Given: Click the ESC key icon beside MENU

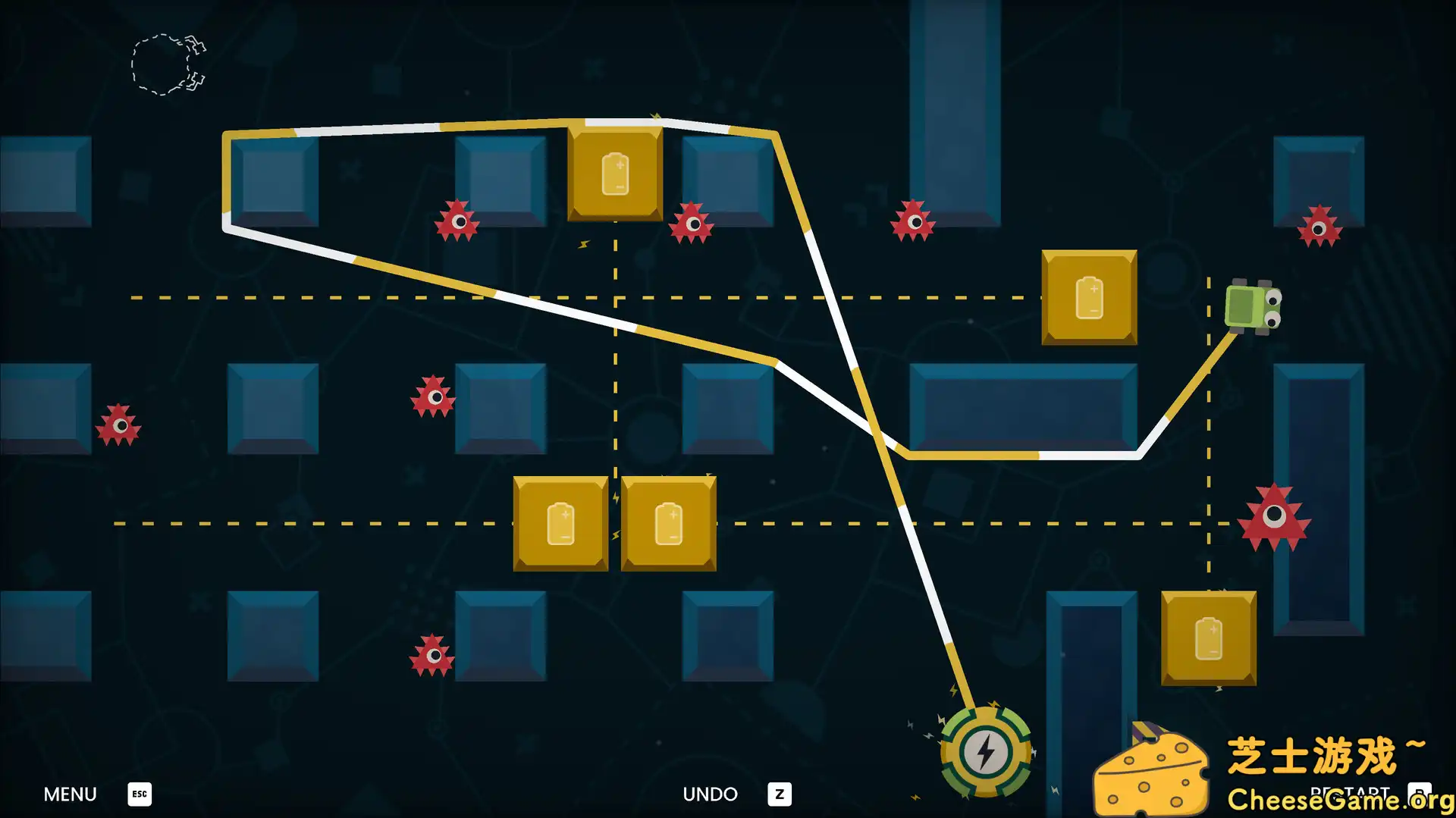Looking at the screenshot, I should (x=137, y=794).
